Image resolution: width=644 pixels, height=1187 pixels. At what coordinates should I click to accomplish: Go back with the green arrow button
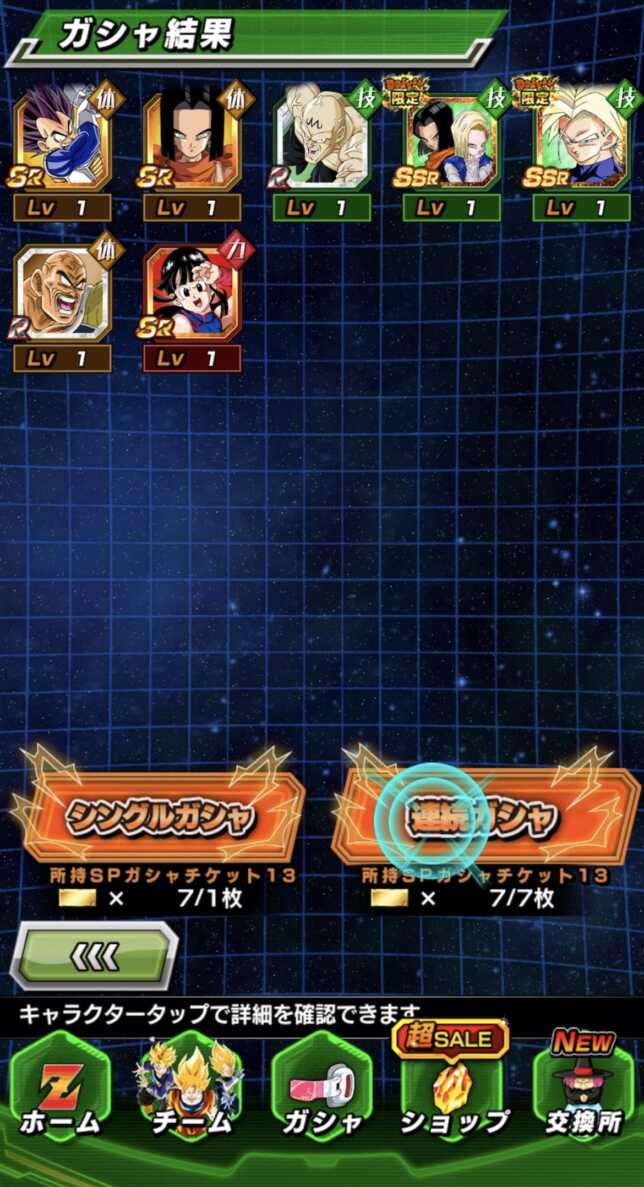(95, 956)
